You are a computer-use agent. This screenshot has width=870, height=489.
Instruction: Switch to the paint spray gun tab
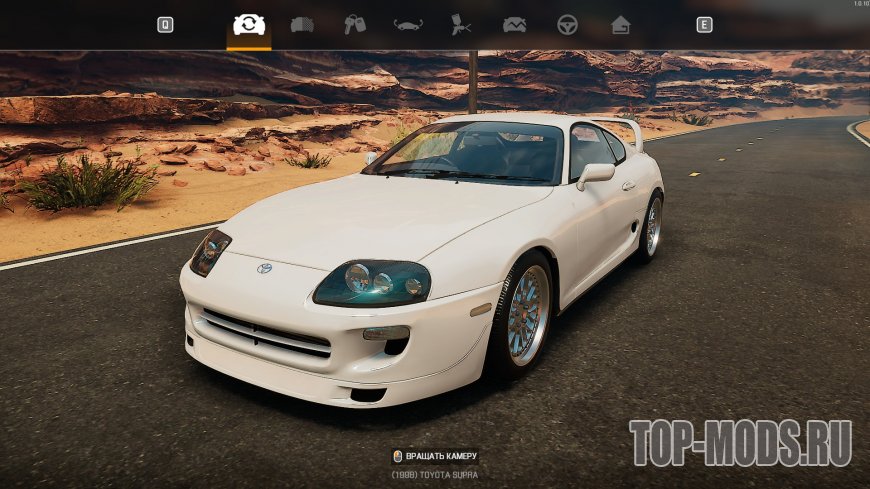(x=461, y=25)
